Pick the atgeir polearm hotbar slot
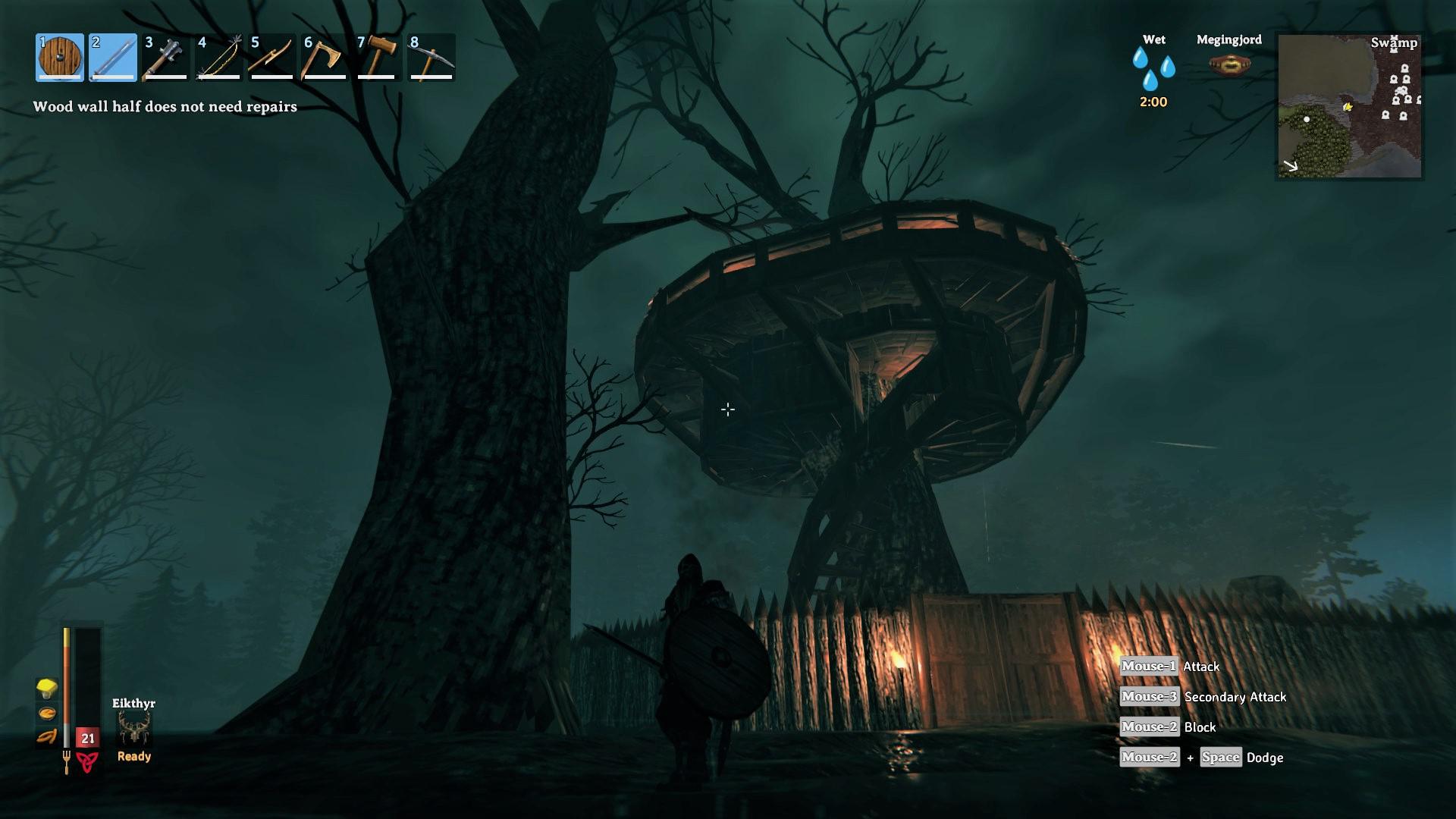Screen dimensions: 1456x819 click(272, 58)
